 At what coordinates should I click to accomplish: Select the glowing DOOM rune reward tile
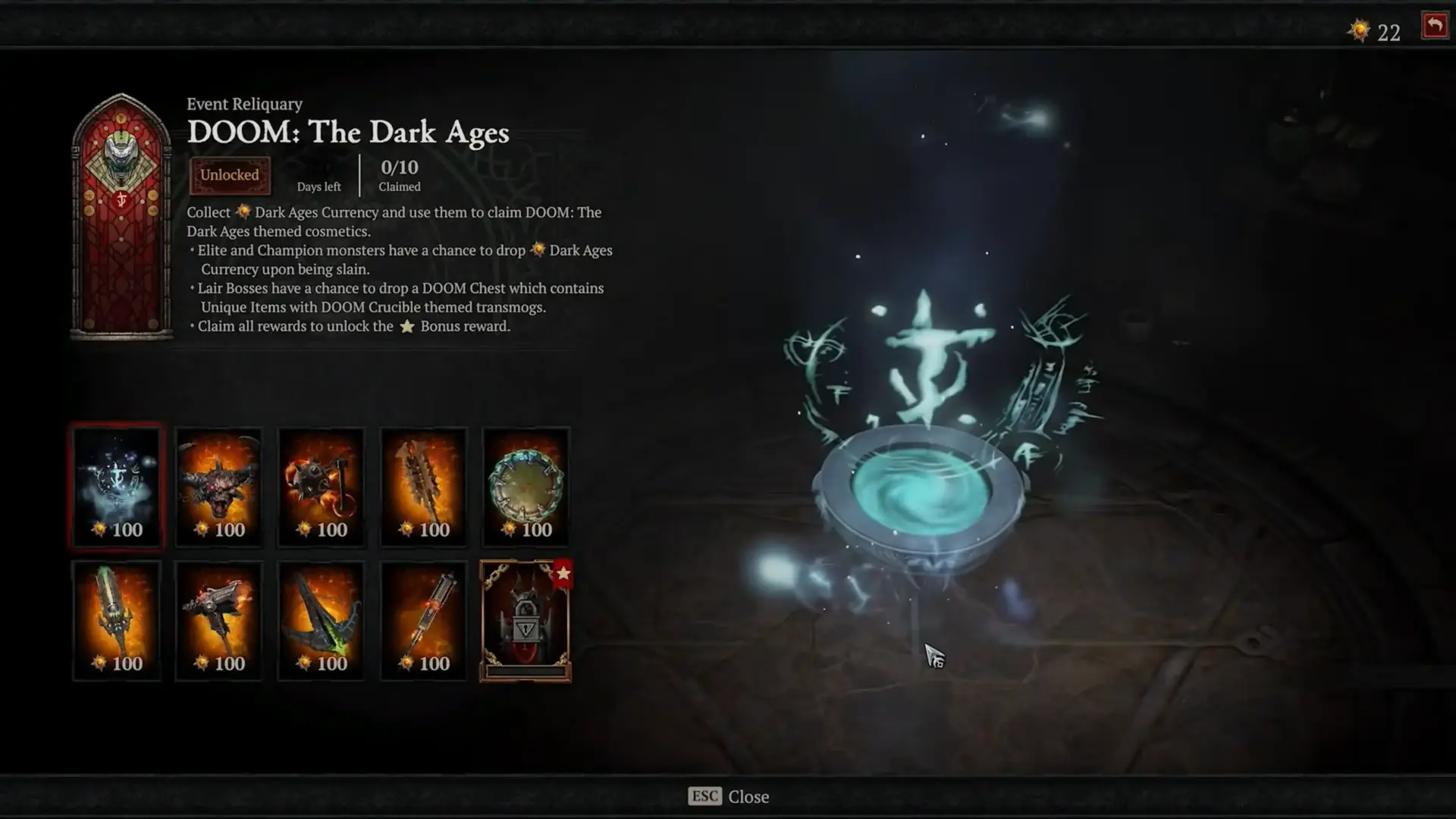[117, 485]
